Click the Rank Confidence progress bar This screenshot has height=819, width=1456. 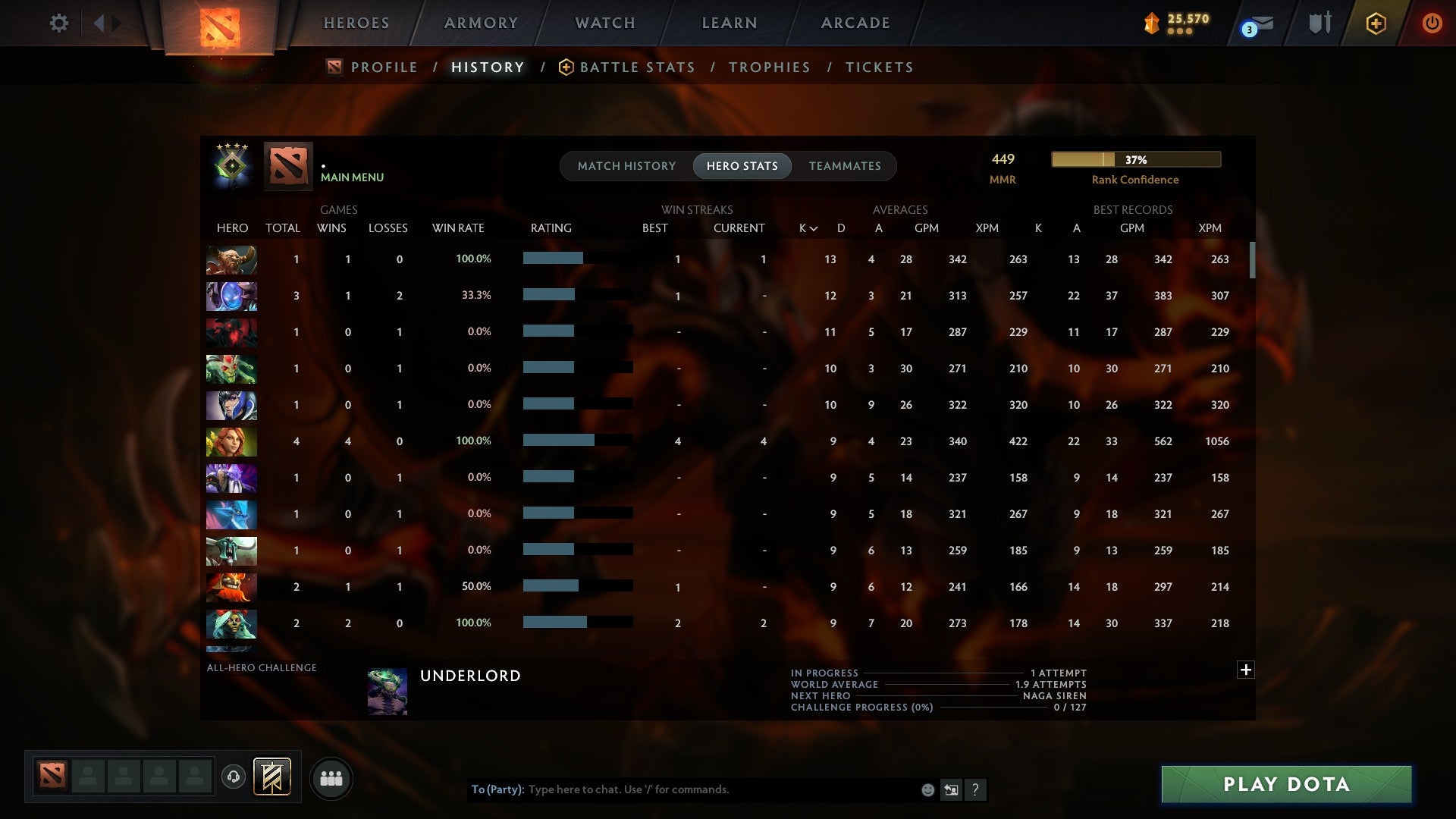[1135, 159]
